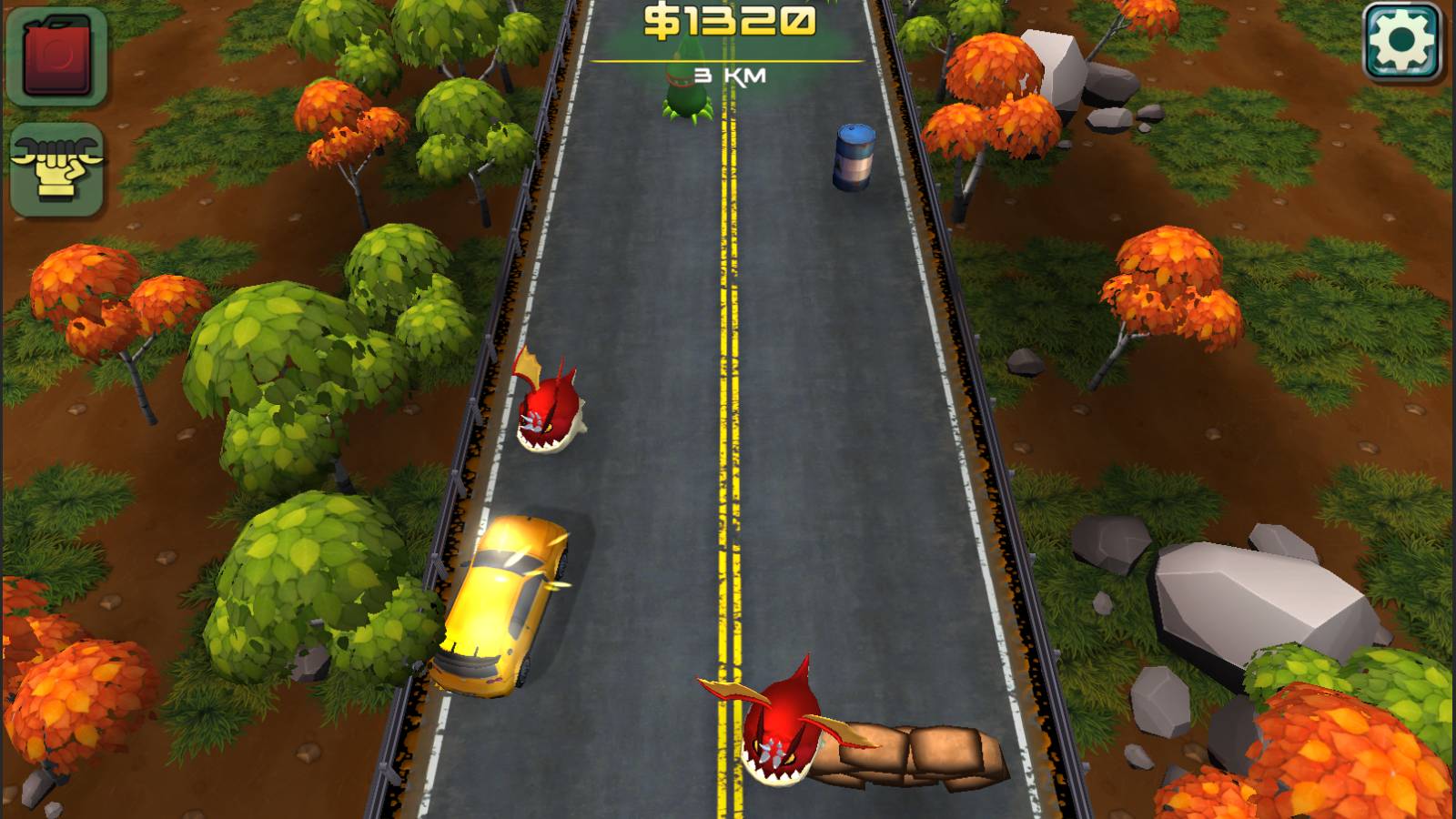The height and width of the screenshot is (819, 1456).
Task: Click the blue barrel on the road
Action: click(855, 155)
